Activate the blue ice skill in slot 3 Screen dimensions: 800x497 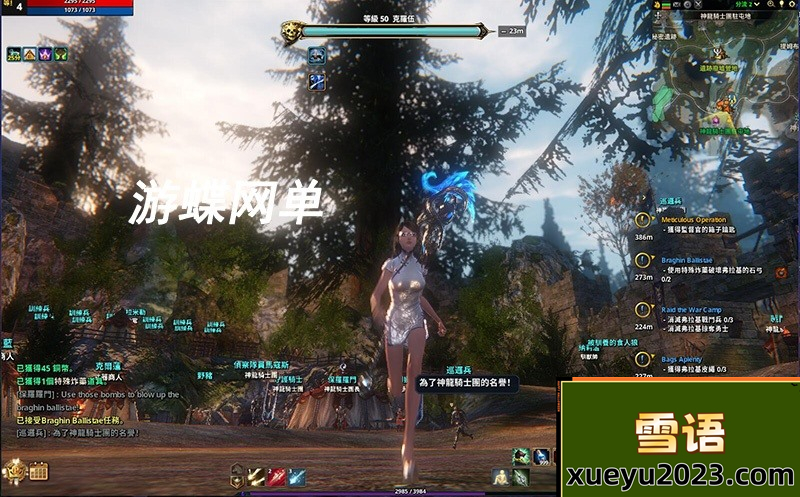point(296,476)
